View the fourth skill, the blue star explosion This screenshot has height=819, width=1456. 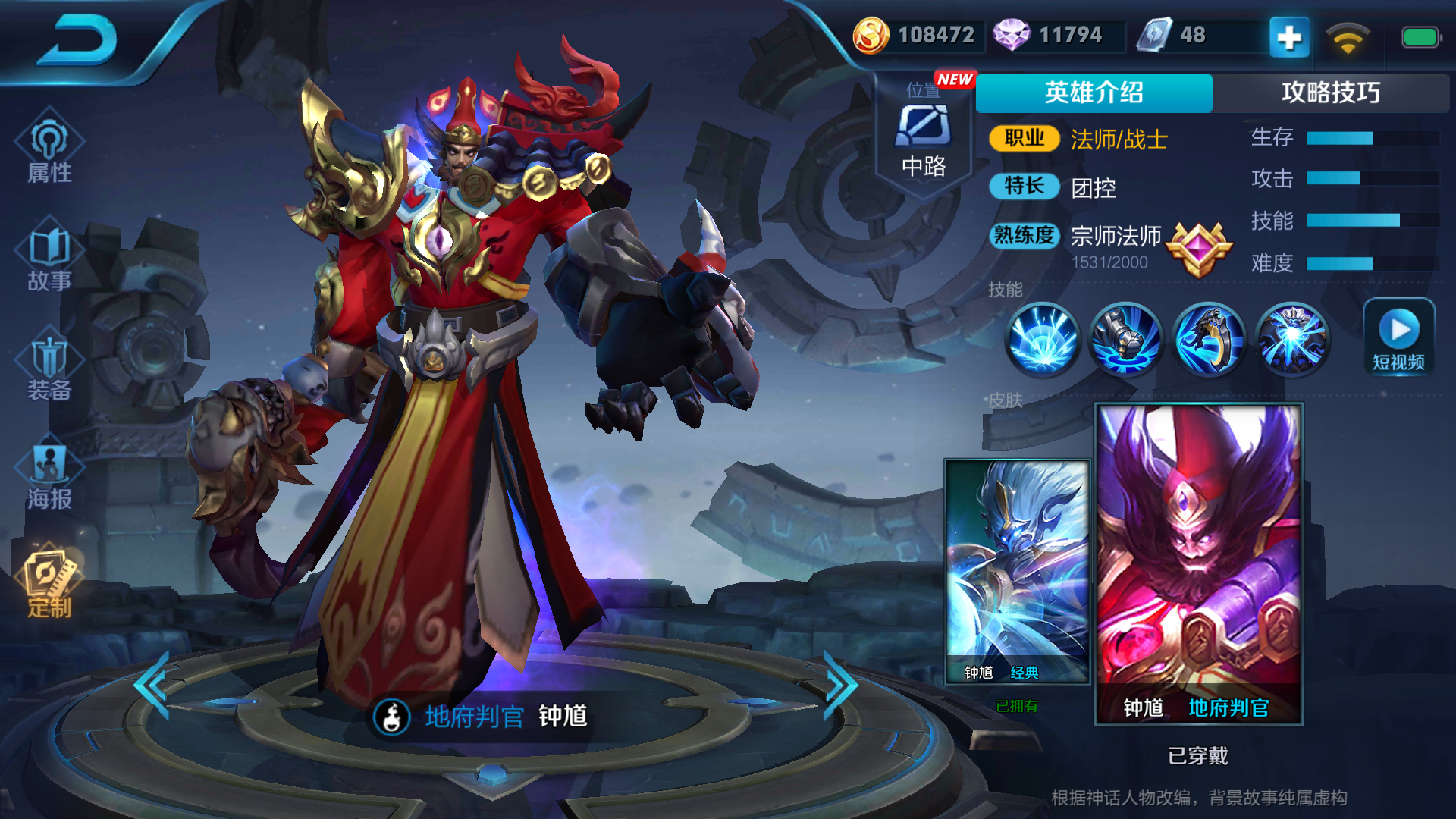(1292, 339)
